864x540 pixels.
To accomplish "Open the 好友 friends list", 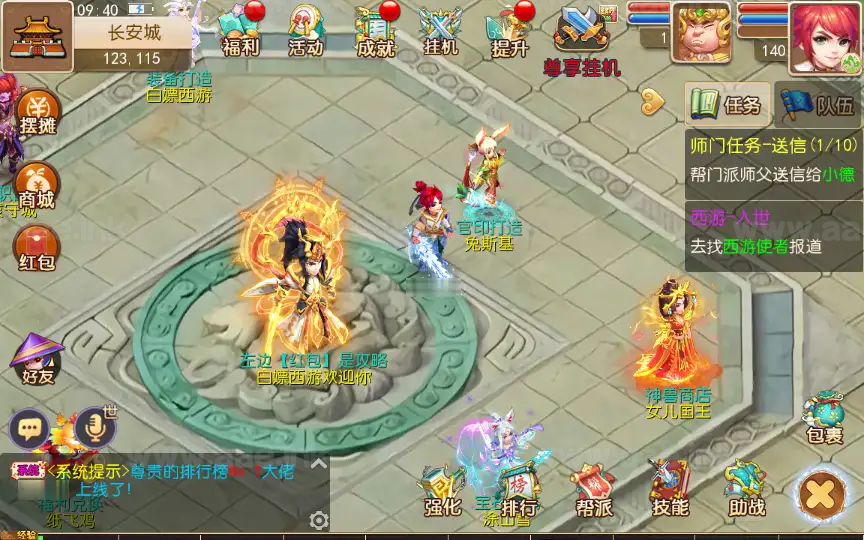I will pyautogui.click(x=37, y=359).
